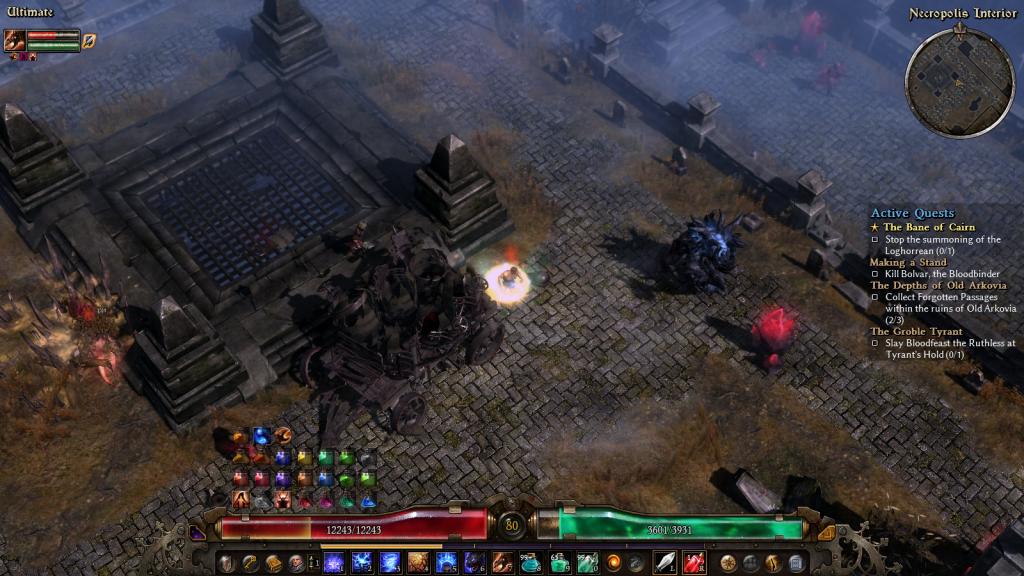Activate the dark beast skill in slot 6

tap(474, 562)
